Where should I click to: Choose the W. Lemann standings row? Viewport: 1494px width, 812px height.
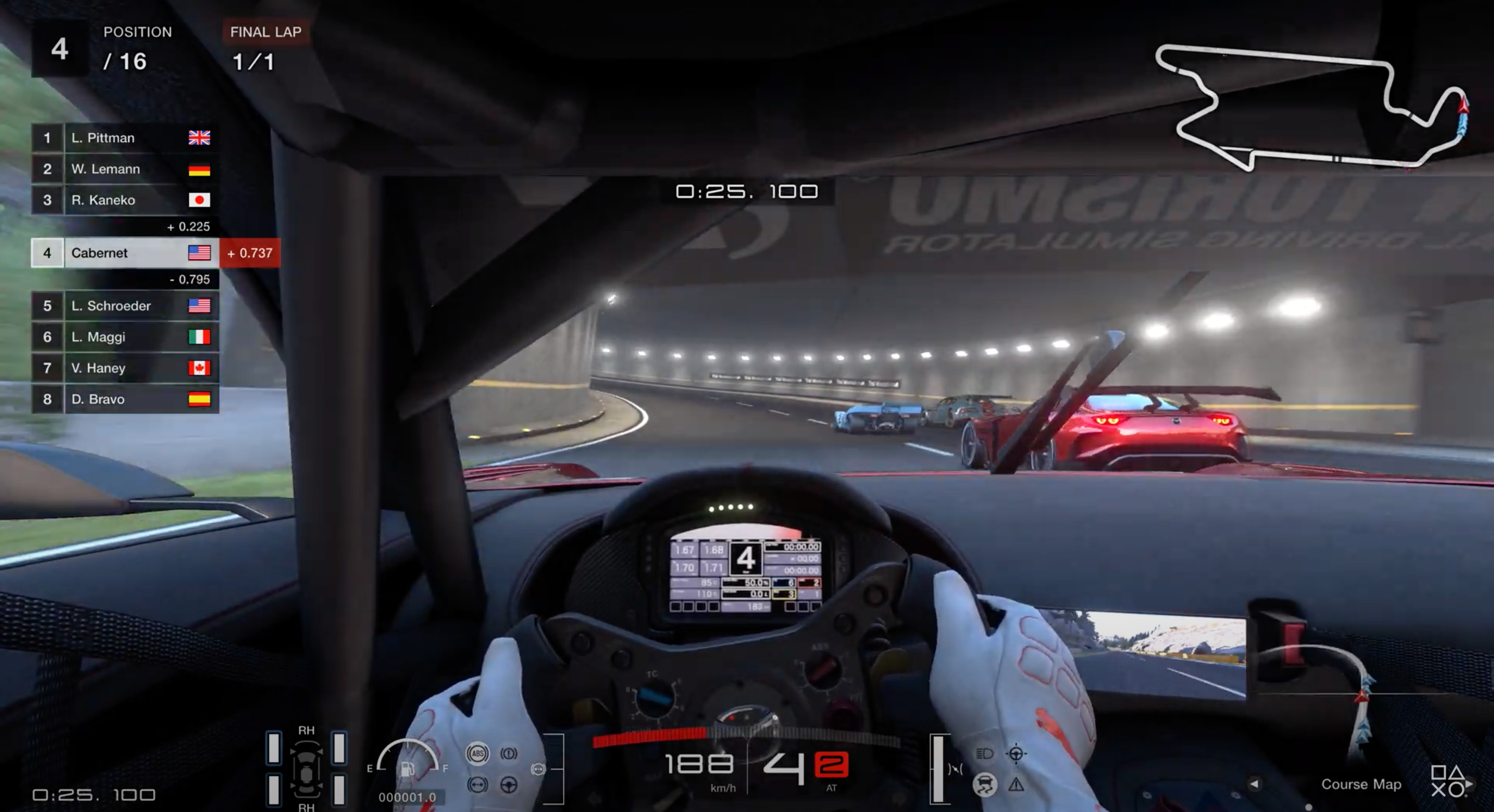[125, 169]
